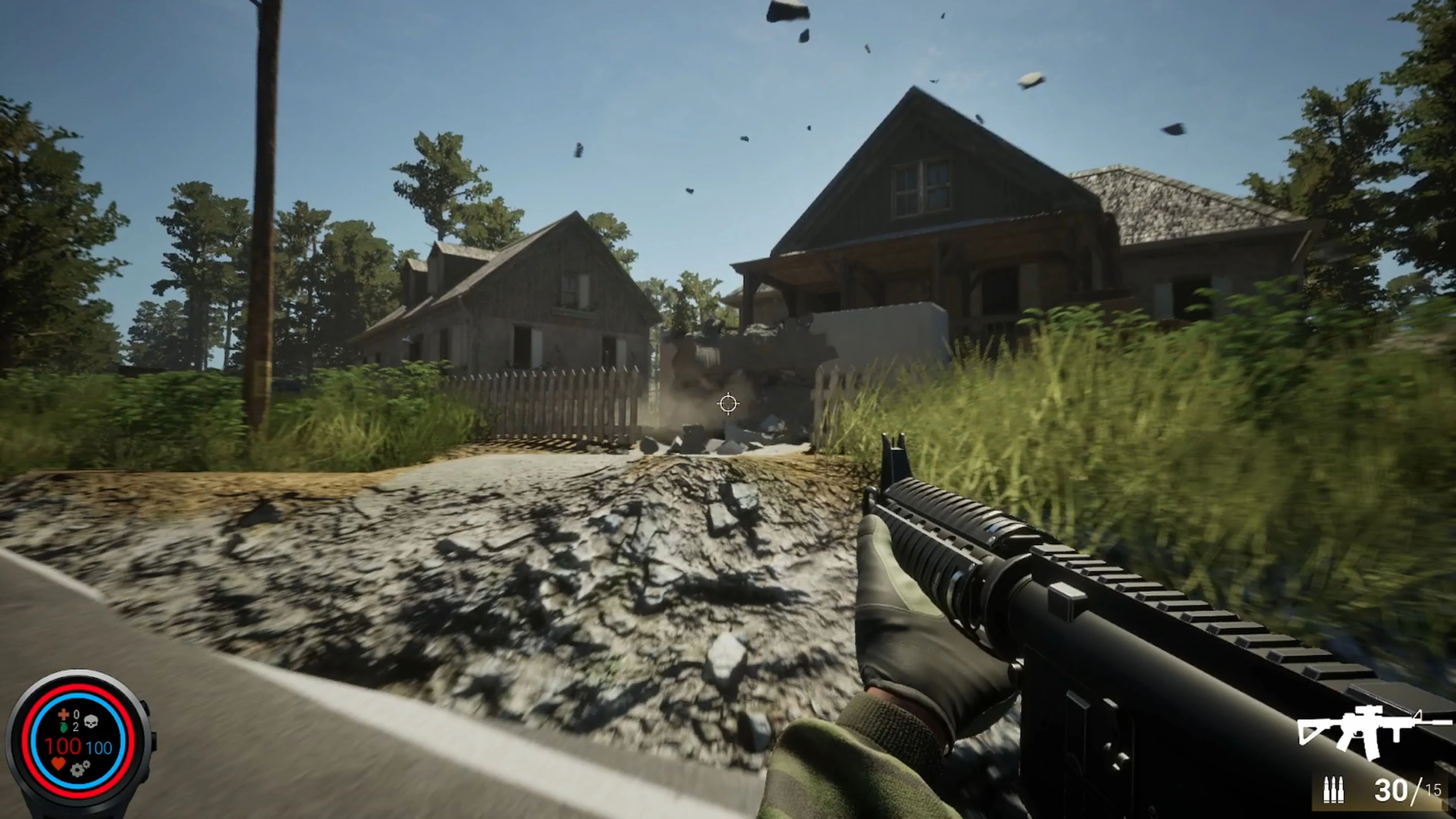Click the crosshair reticle at screen center

728,403
